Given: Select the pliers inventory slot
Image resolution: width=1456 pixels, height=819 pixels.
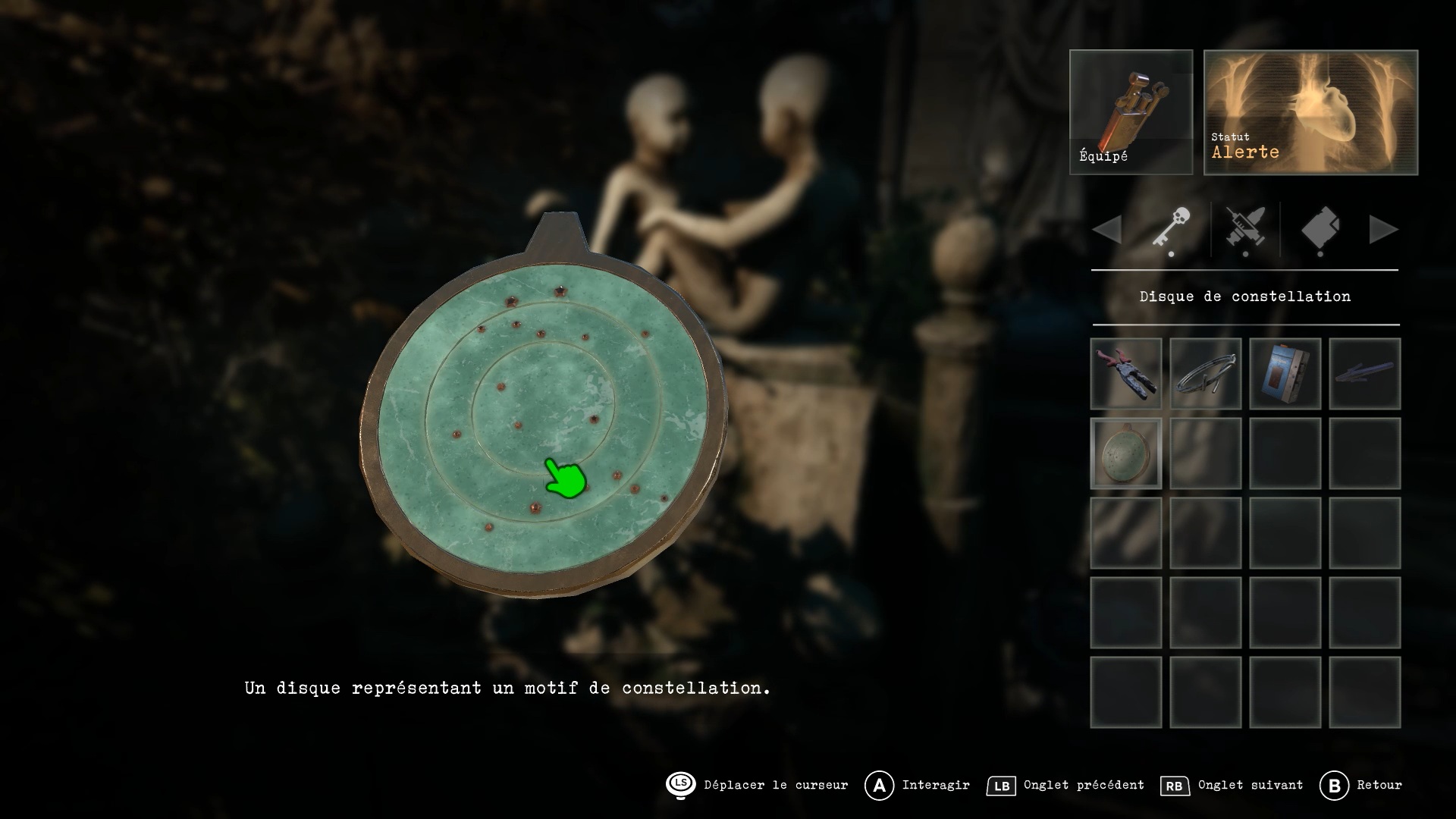Looking at the screenshot, I should [x=1126, y=374].
